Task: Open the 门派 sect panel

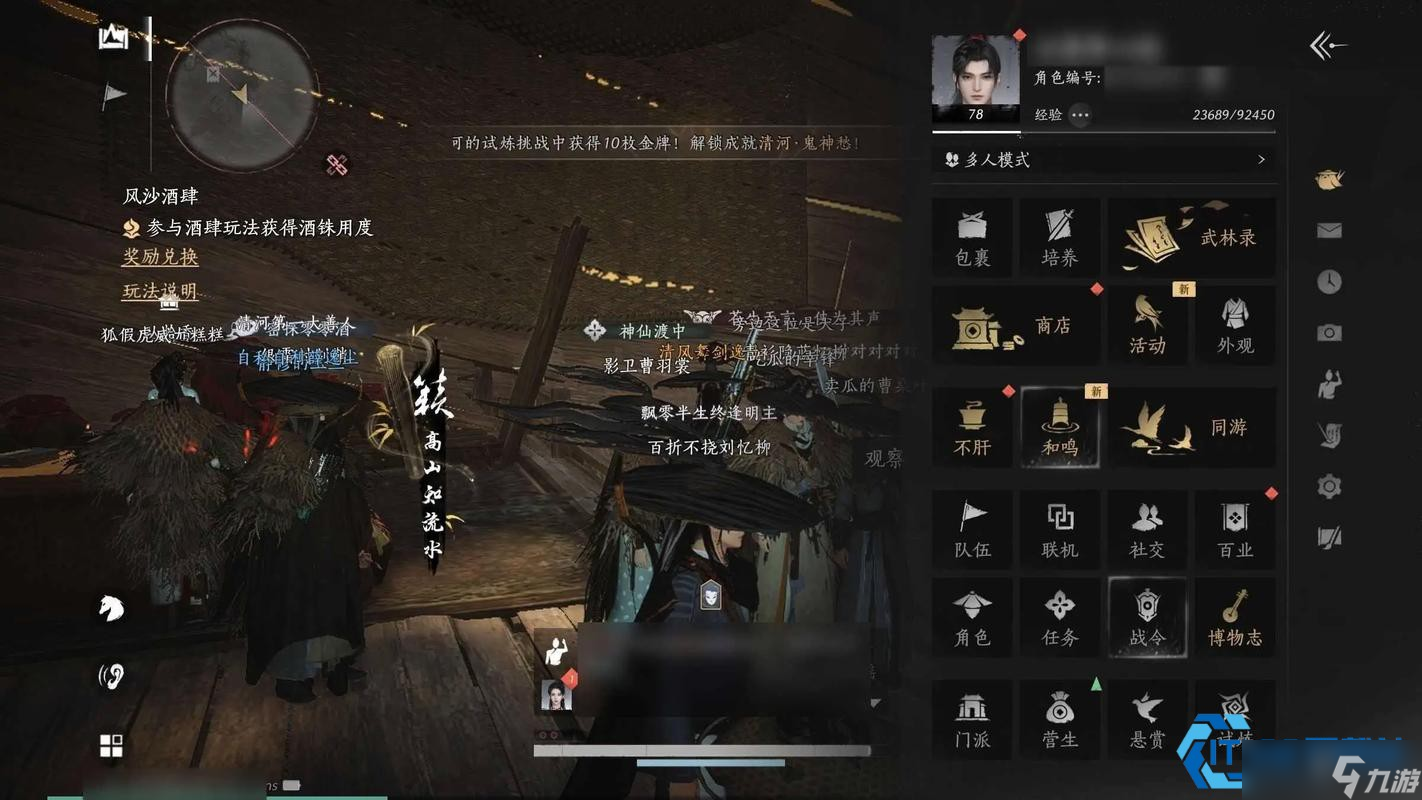Action: 971,718
